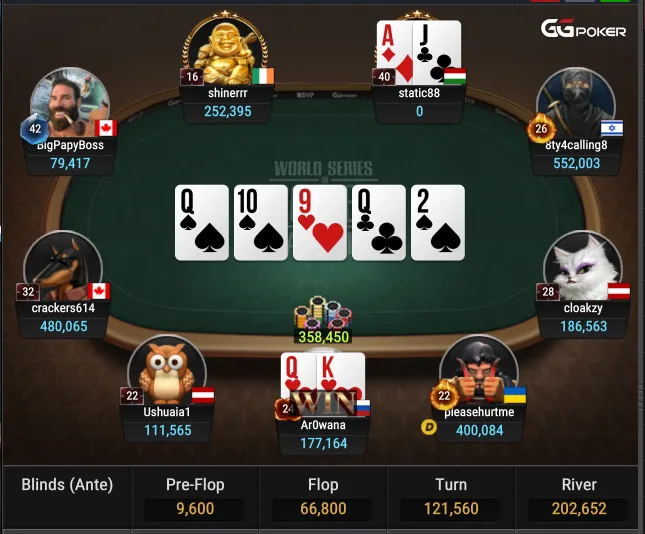Click Ar0wana's name plate
Screen dimensions: 645x534
pyautogui.click(x=323, y=433)
